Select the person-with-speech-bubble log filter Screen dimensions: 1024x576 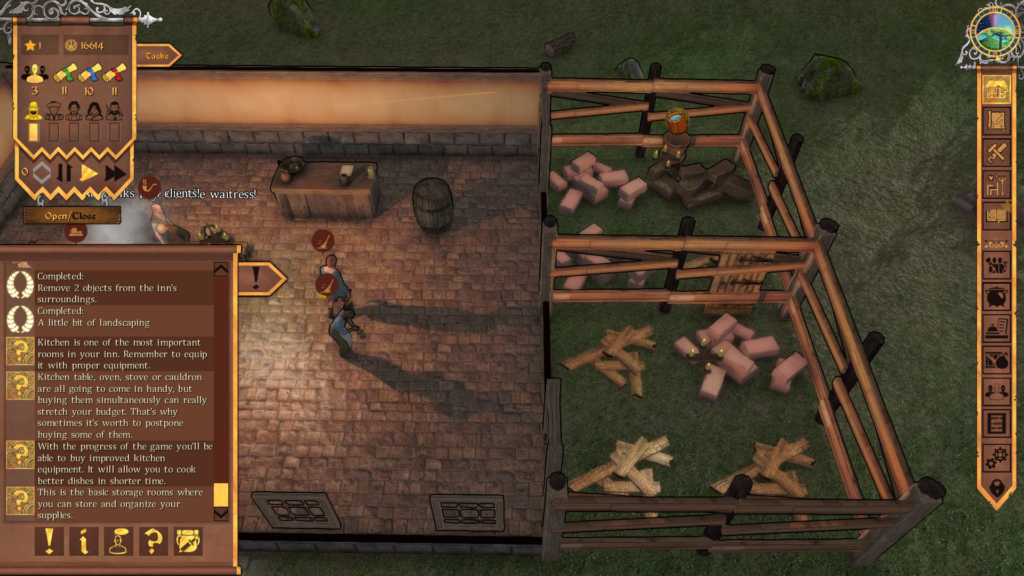click(x=119, y=542)
